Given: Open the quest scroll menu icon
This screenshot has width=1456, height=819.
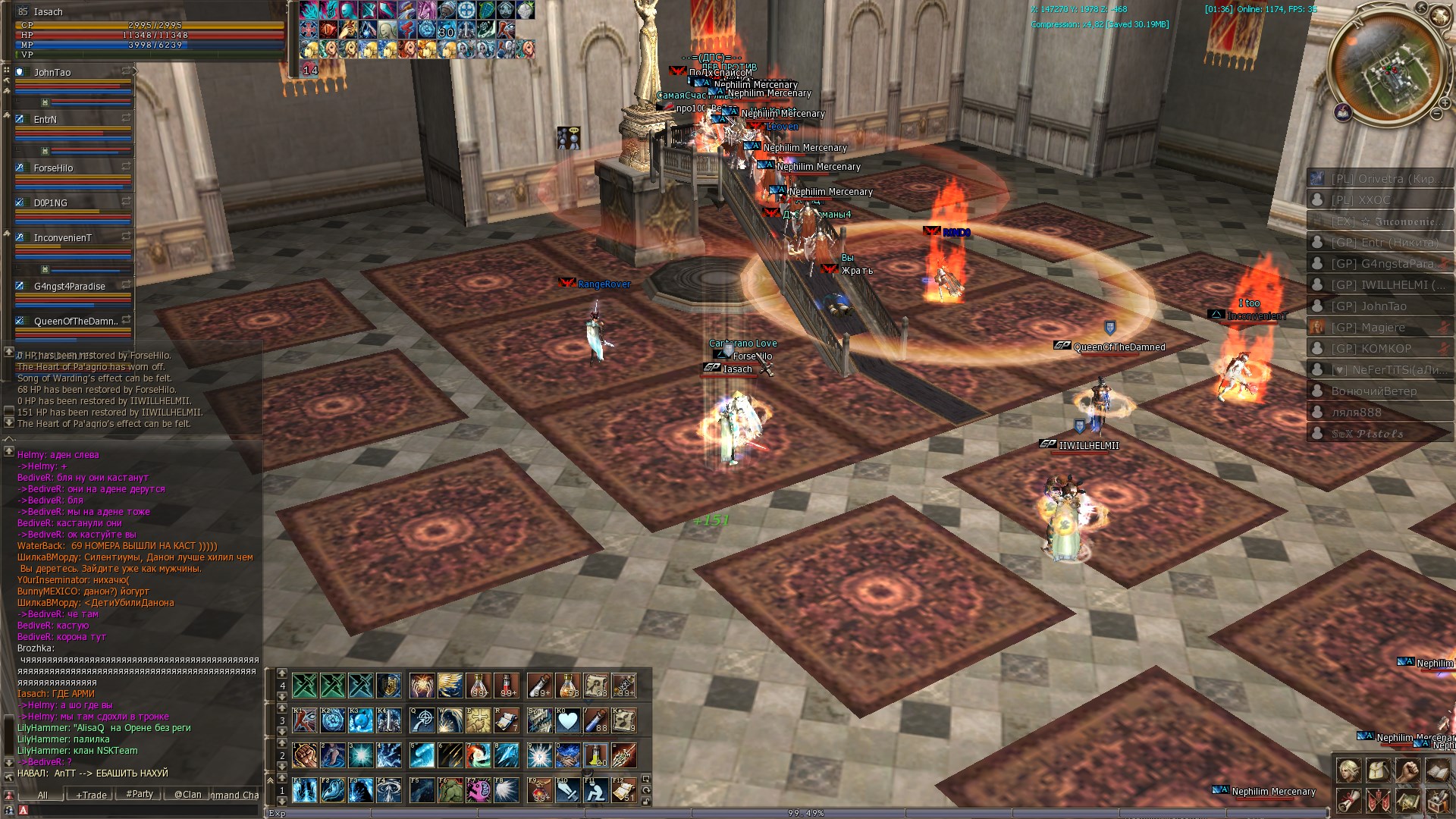Looking at the screenshot, I should point(1348,801).
